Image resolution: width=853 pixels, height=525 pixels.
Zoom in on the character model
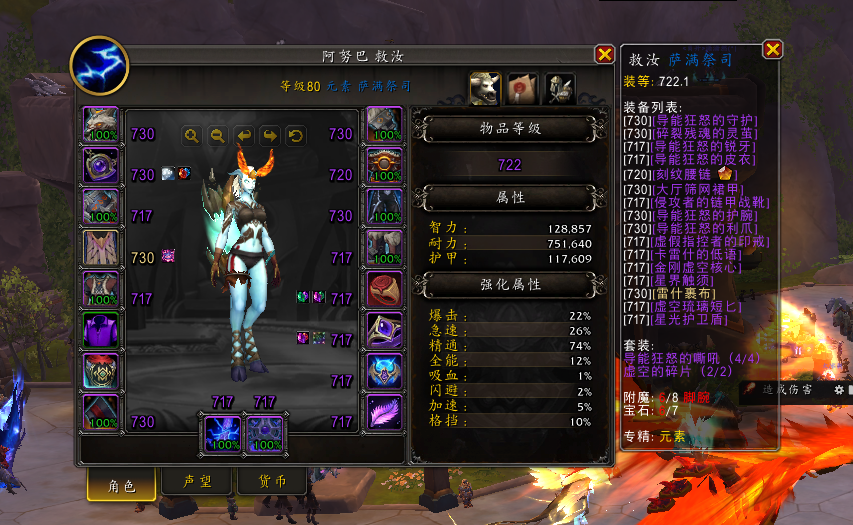click(191, 135)
